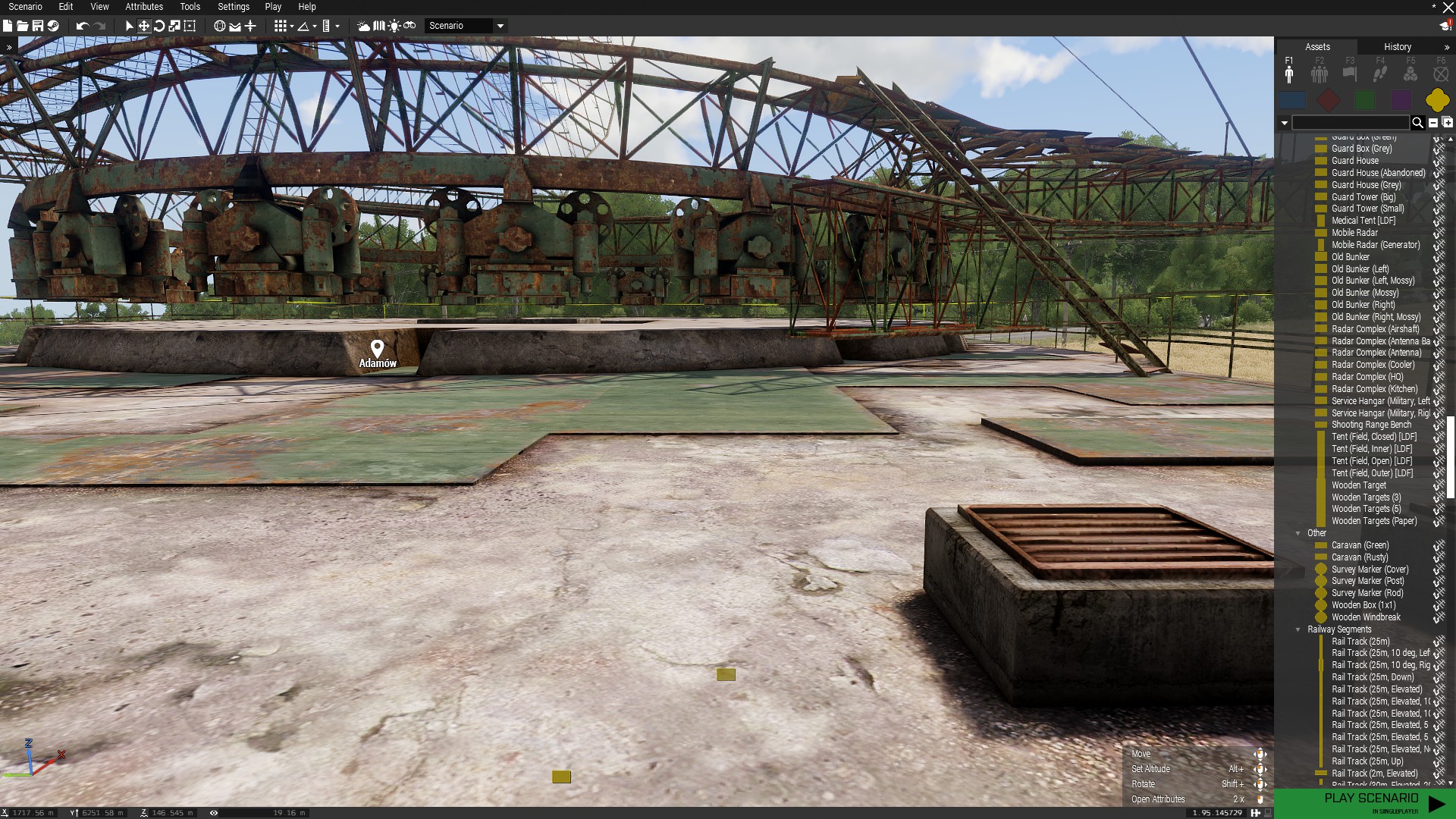
Task: Click the undo arrow button
Action: (82, 26)
